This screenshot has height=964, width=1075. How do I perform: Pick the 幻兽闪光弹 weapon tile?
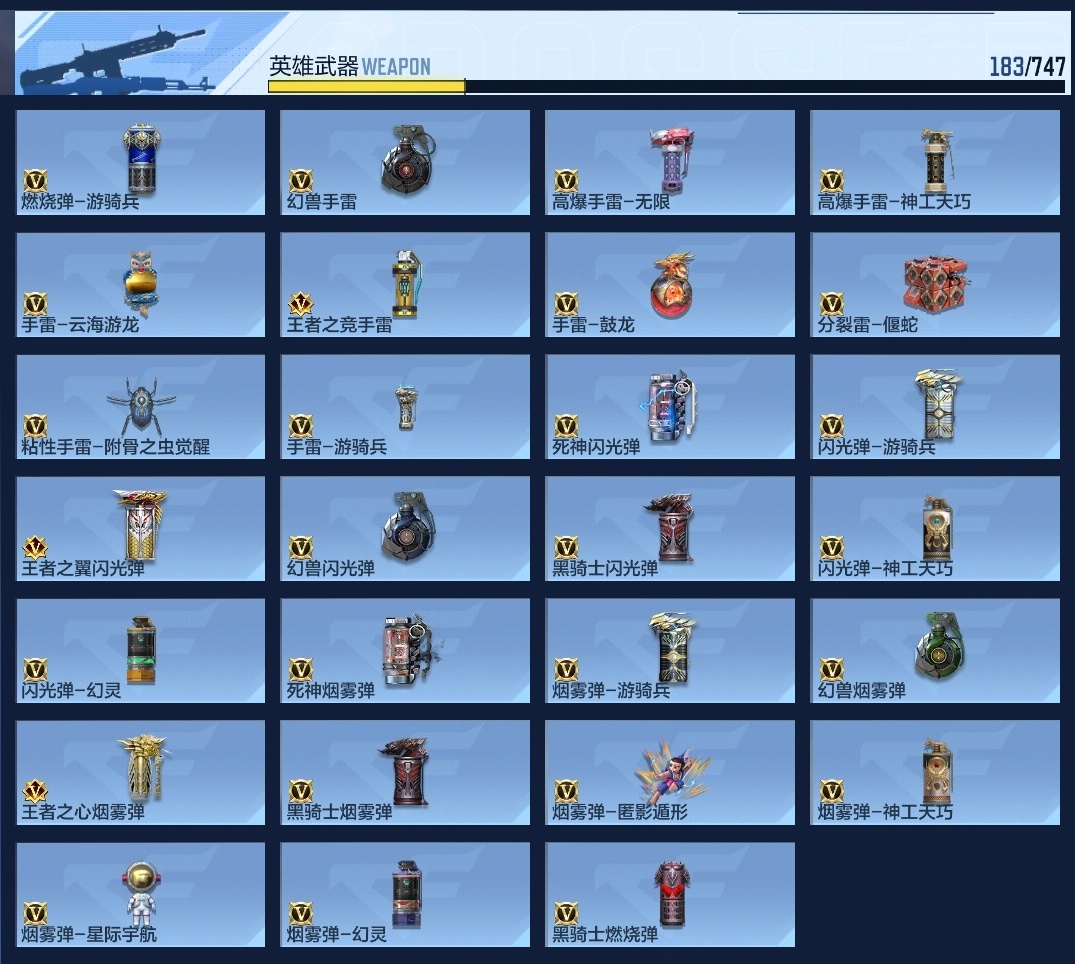[x=405, y=529]
